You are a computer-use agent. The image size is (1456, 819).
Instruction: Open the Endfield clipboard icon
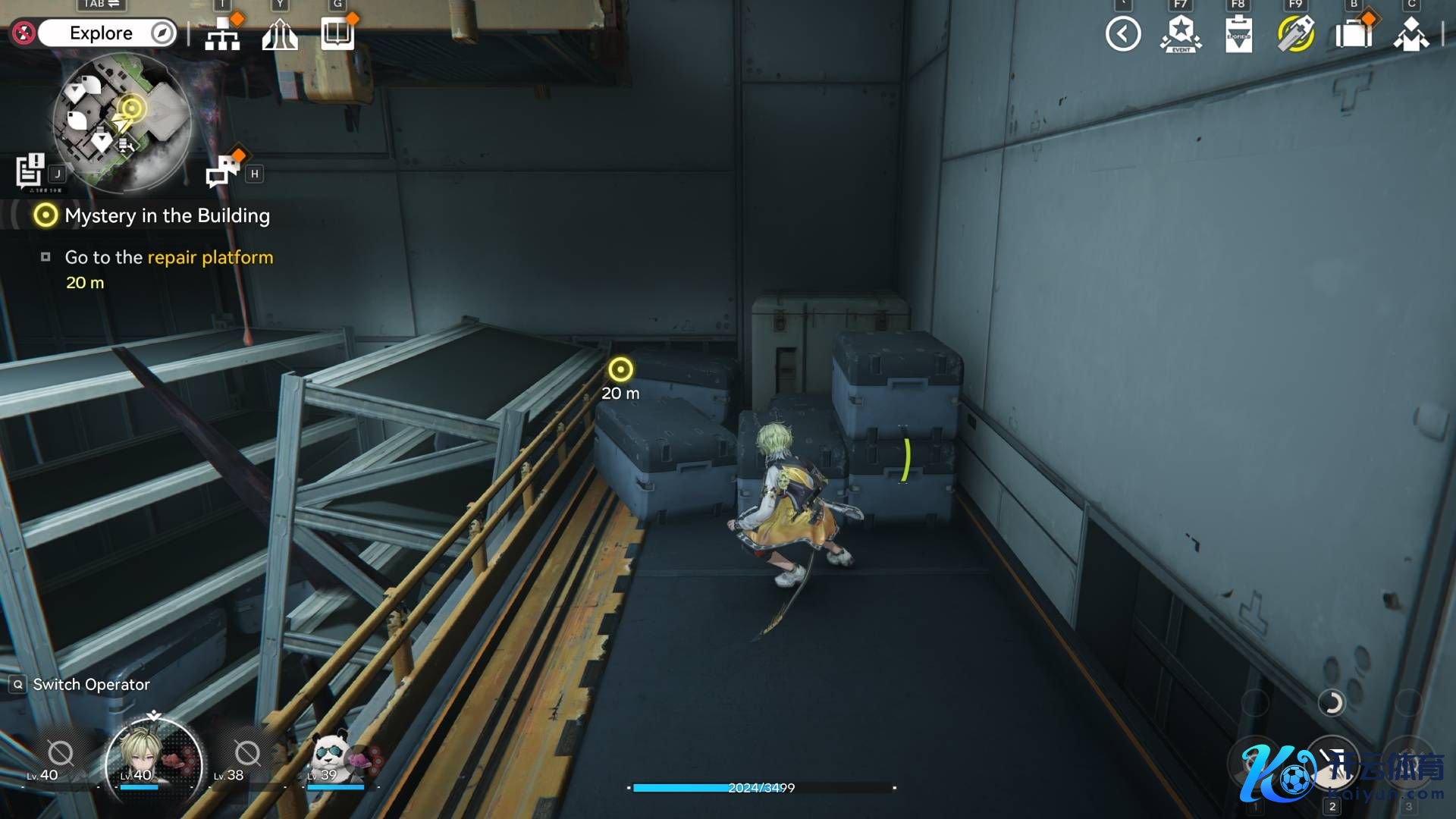[1238, 35]
